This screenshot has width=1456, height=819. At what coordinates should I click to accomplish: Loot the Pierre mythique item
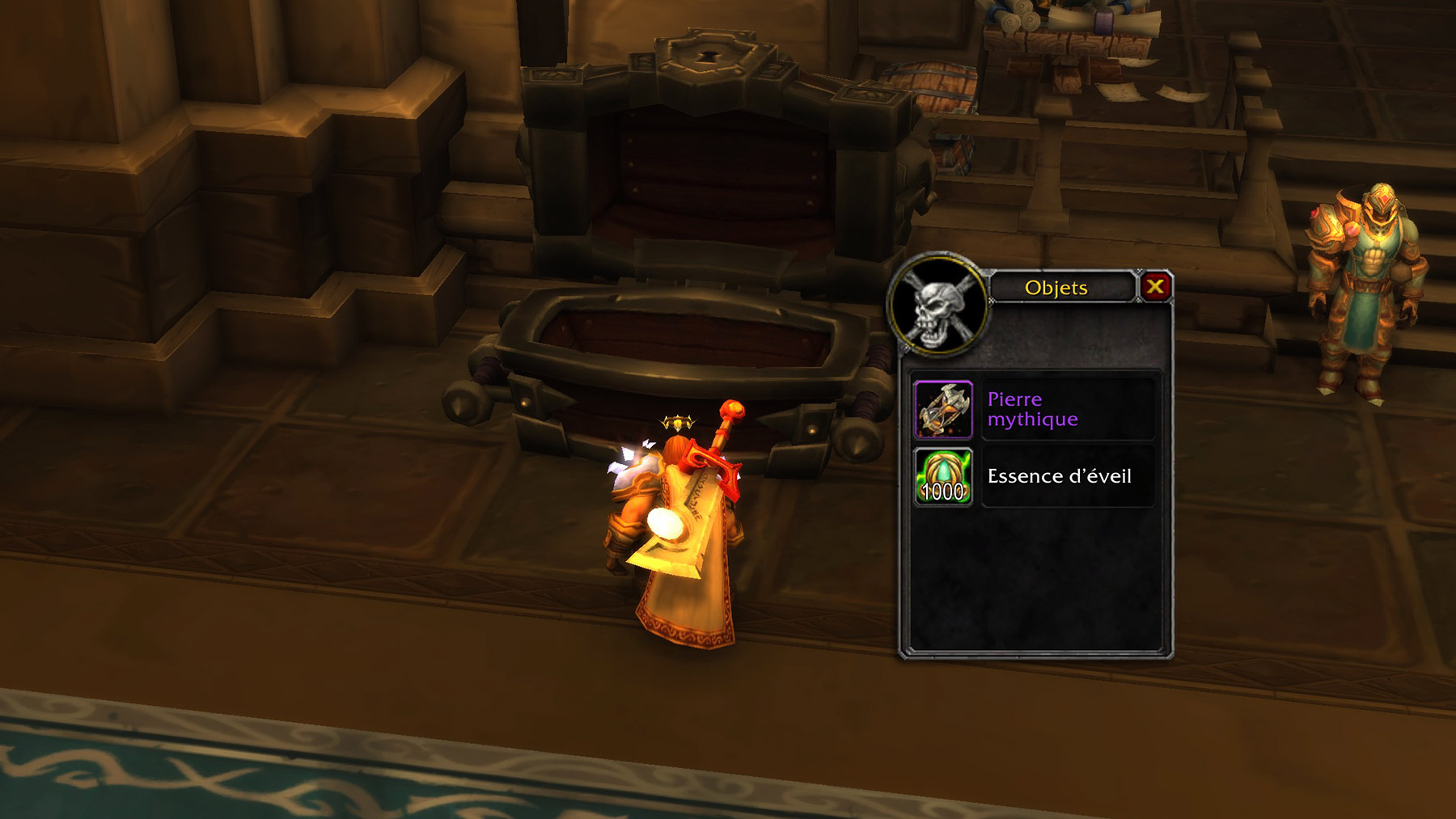[x=943, y=410]
